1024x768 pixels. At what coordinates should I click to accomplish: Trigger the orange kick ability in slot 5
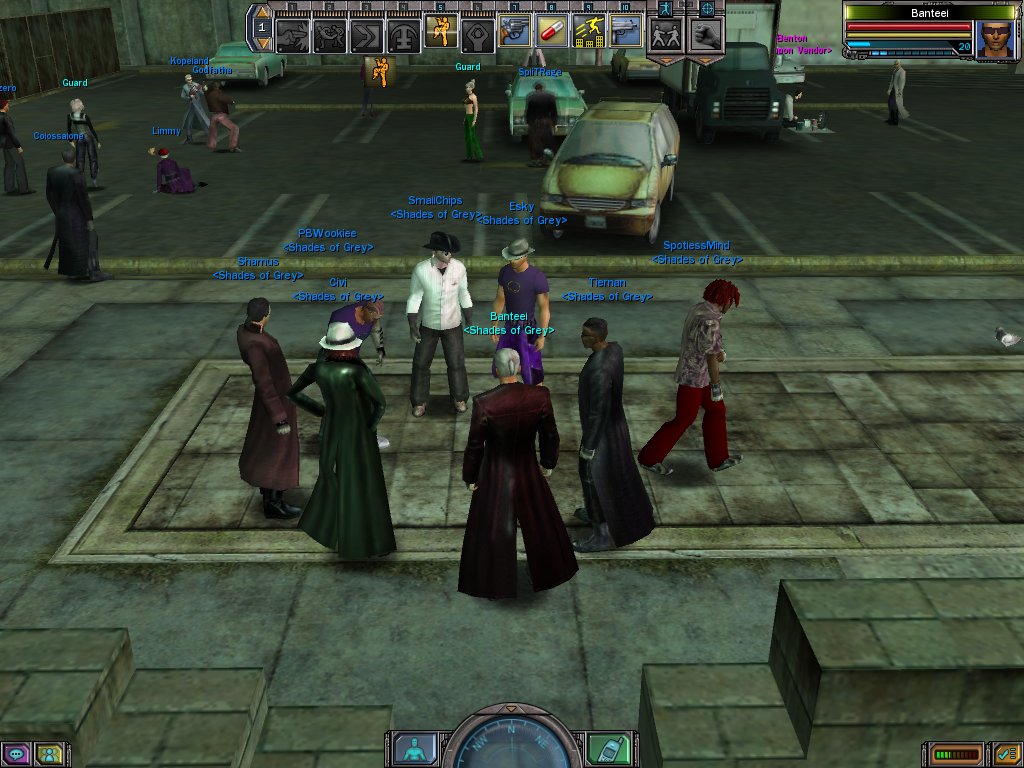440,31
